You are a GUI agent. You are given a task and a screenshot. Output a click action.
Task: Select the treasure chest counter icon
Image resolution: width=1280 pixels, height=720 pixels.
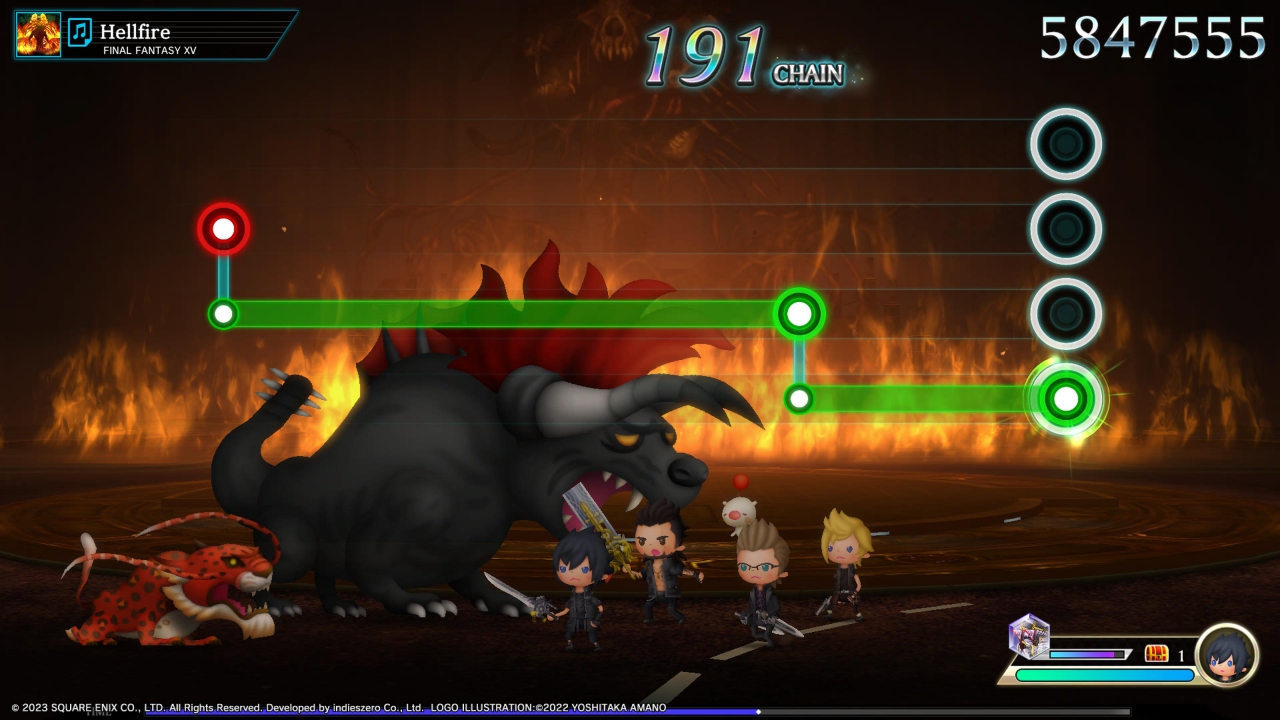click(x=1156, y=654)
